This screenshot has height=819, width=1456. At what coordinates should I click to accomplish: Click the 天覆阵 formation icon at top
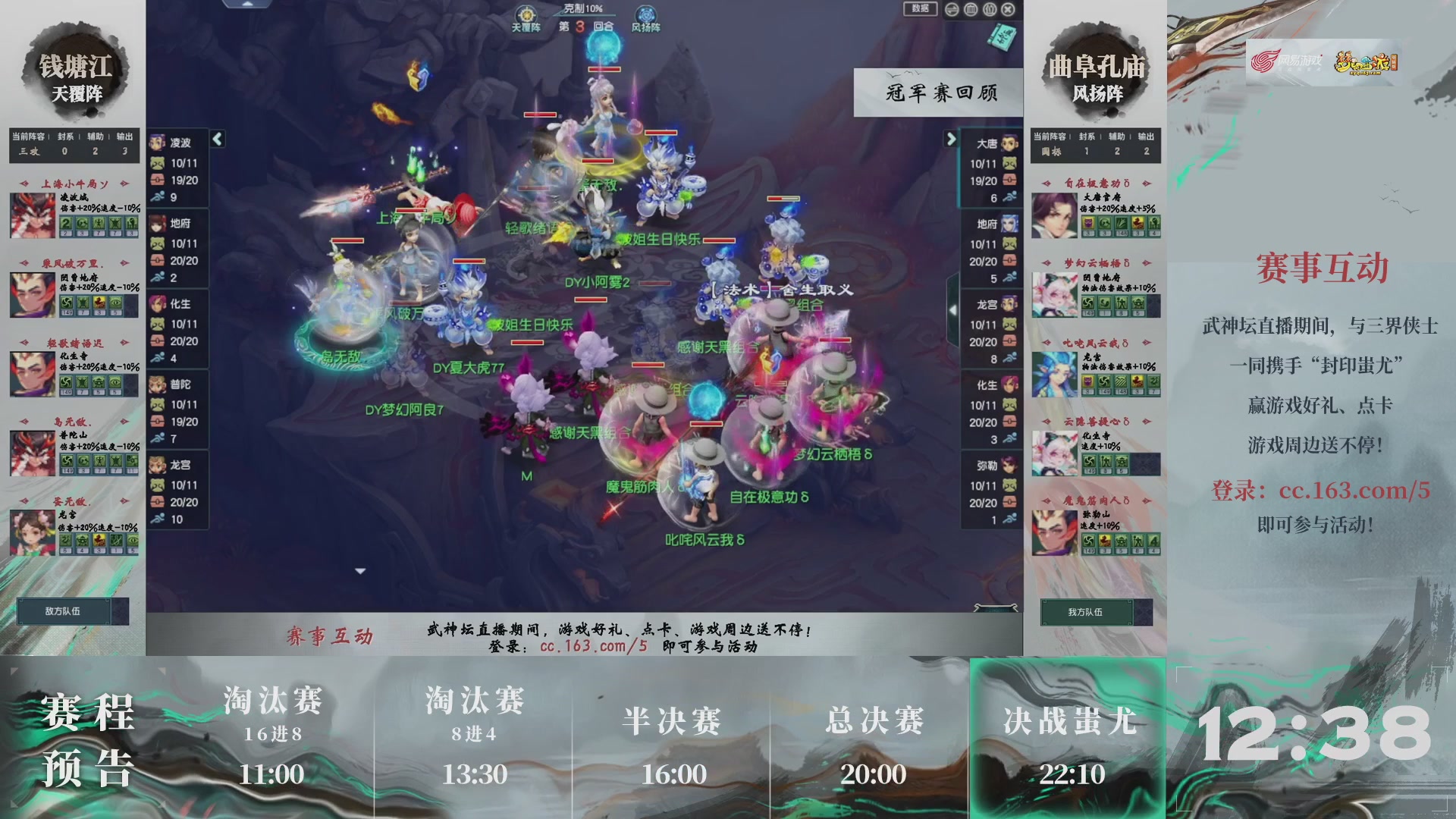pyautogui.click(x=527, y=14)
